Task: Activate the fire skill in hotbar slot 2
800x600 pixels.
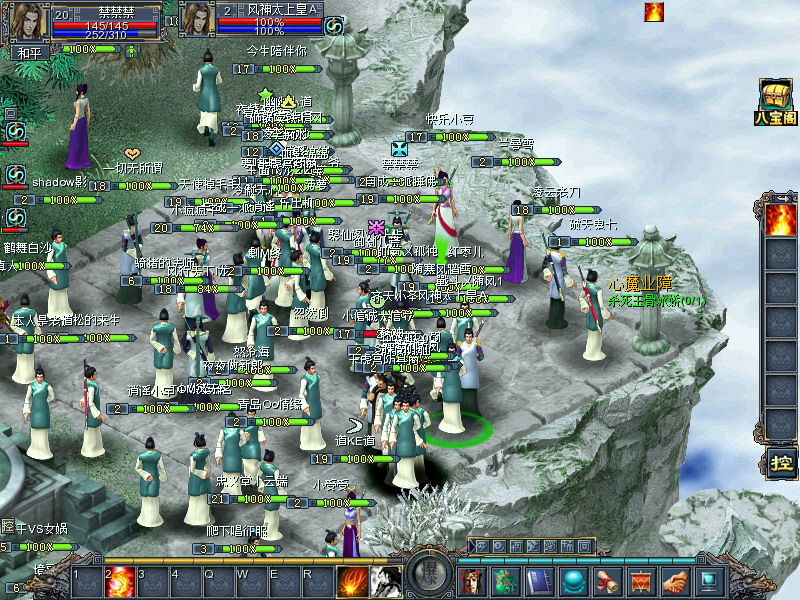Action: [x=120, y=581]
